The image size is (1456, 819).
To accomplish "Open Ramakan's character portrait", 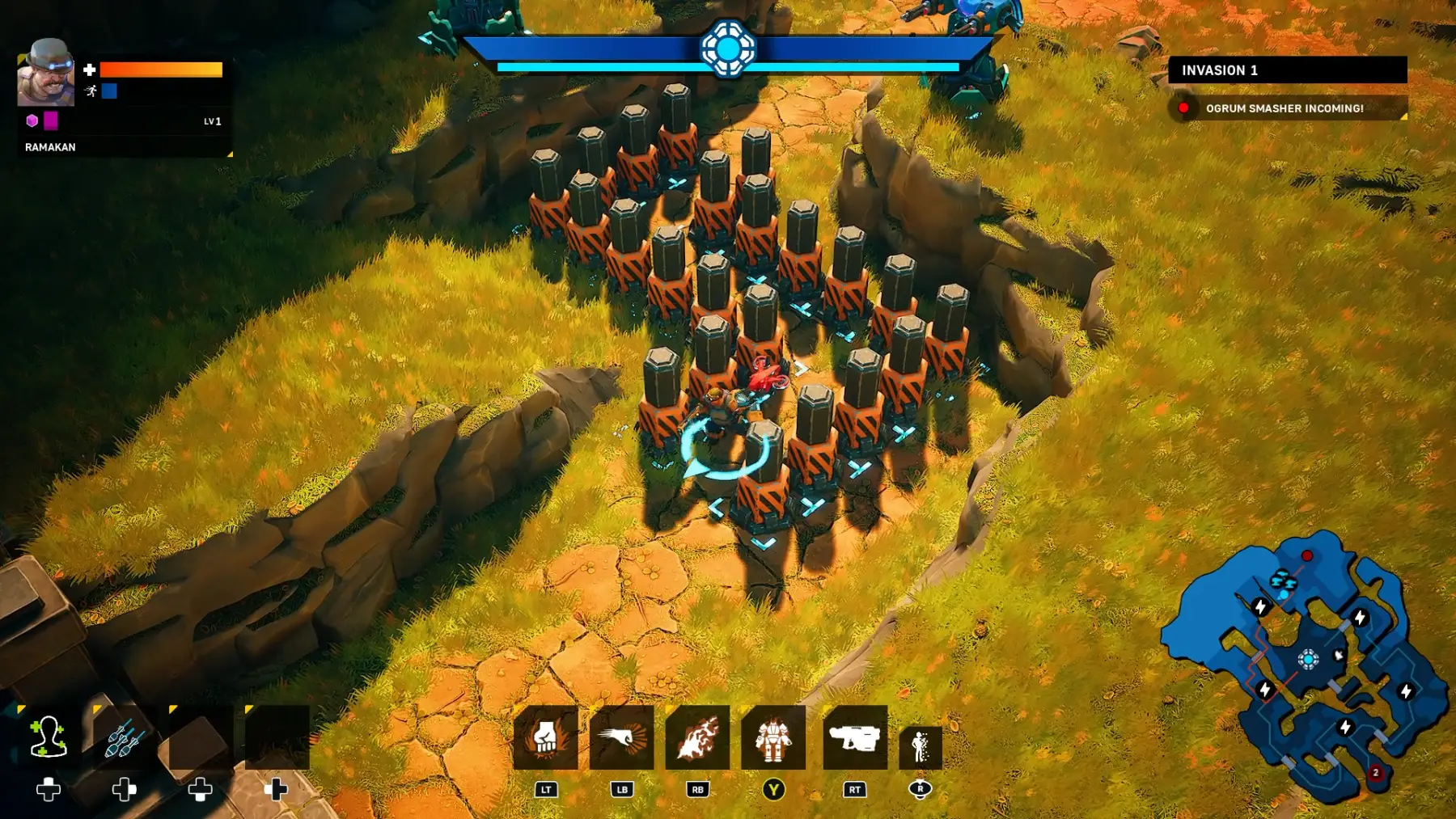I will [x=46, y=73].
